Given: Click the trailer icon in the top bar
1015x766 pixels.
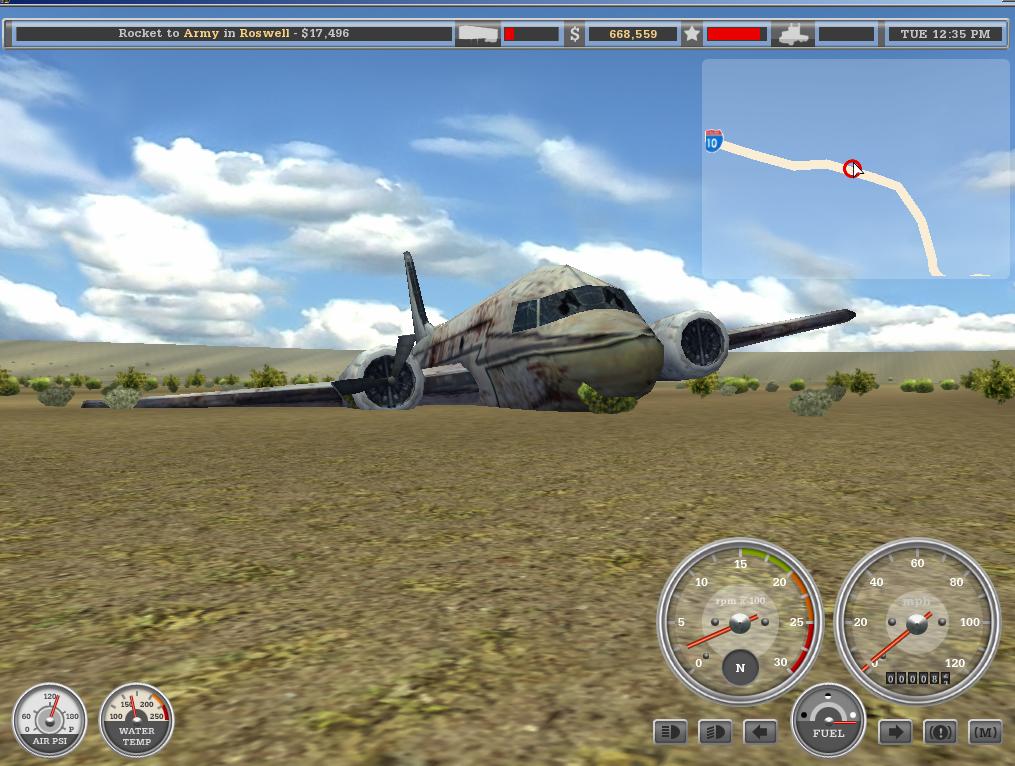Looking at the screenshot, I should pyautogui.click(x=478, y=34).
